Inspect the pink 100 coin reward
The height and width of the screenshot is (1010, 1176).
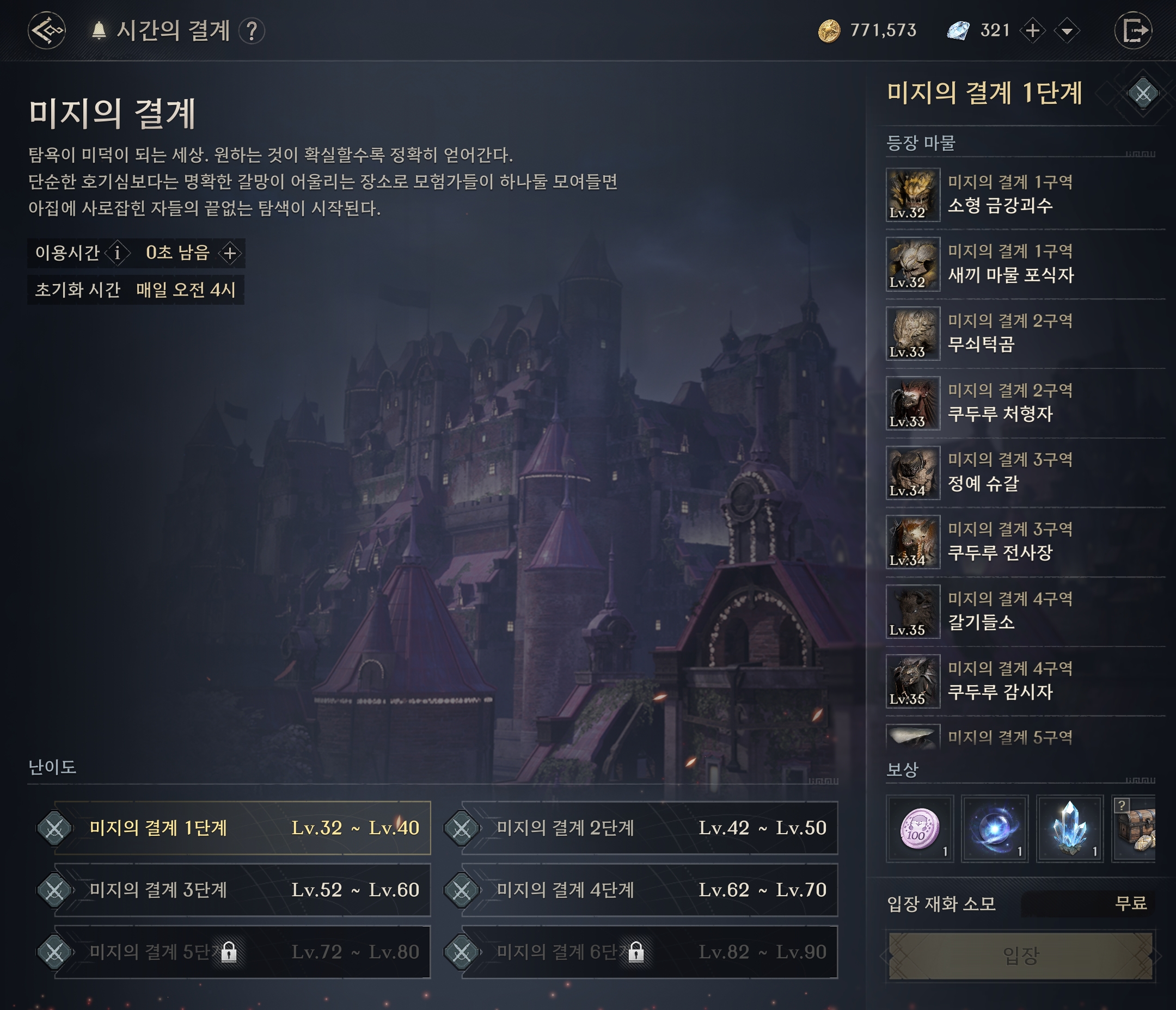[920, 828]
